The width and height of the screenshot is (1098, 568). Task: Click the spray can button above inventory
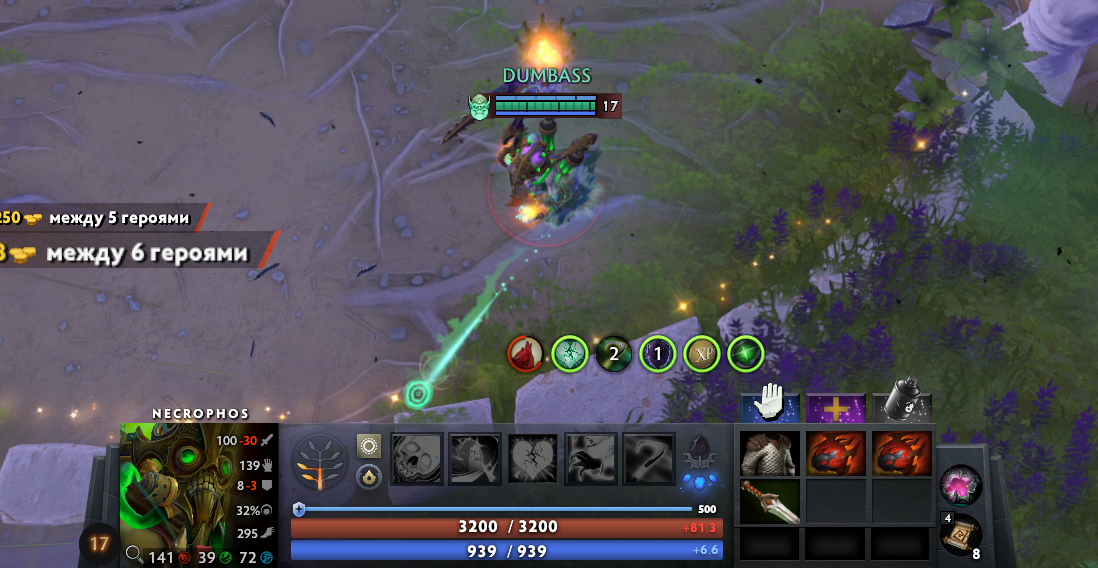[902, 404]
